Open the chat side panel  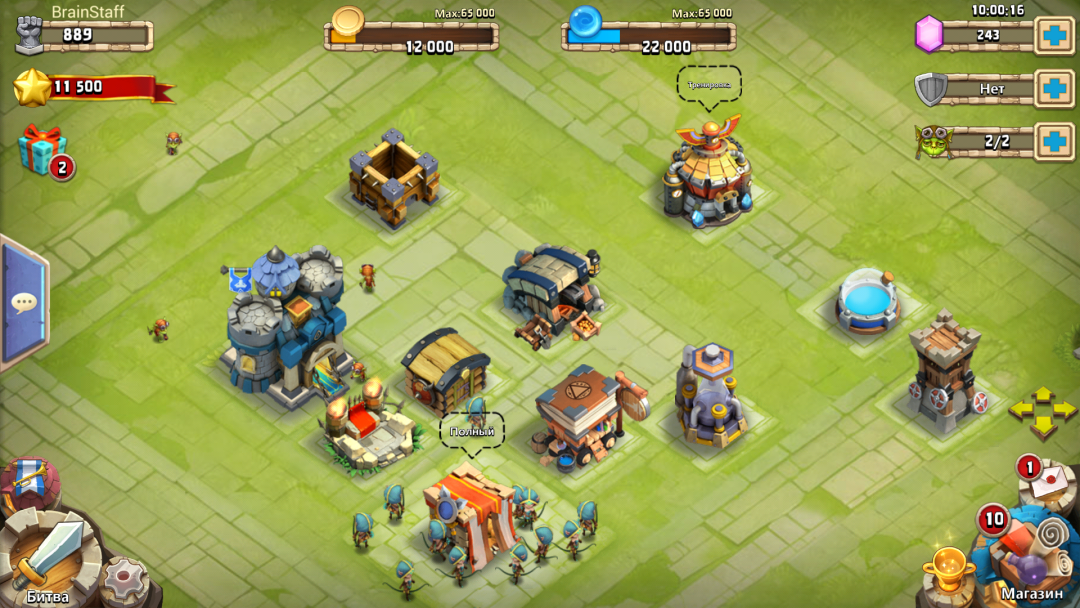point(22,302)
